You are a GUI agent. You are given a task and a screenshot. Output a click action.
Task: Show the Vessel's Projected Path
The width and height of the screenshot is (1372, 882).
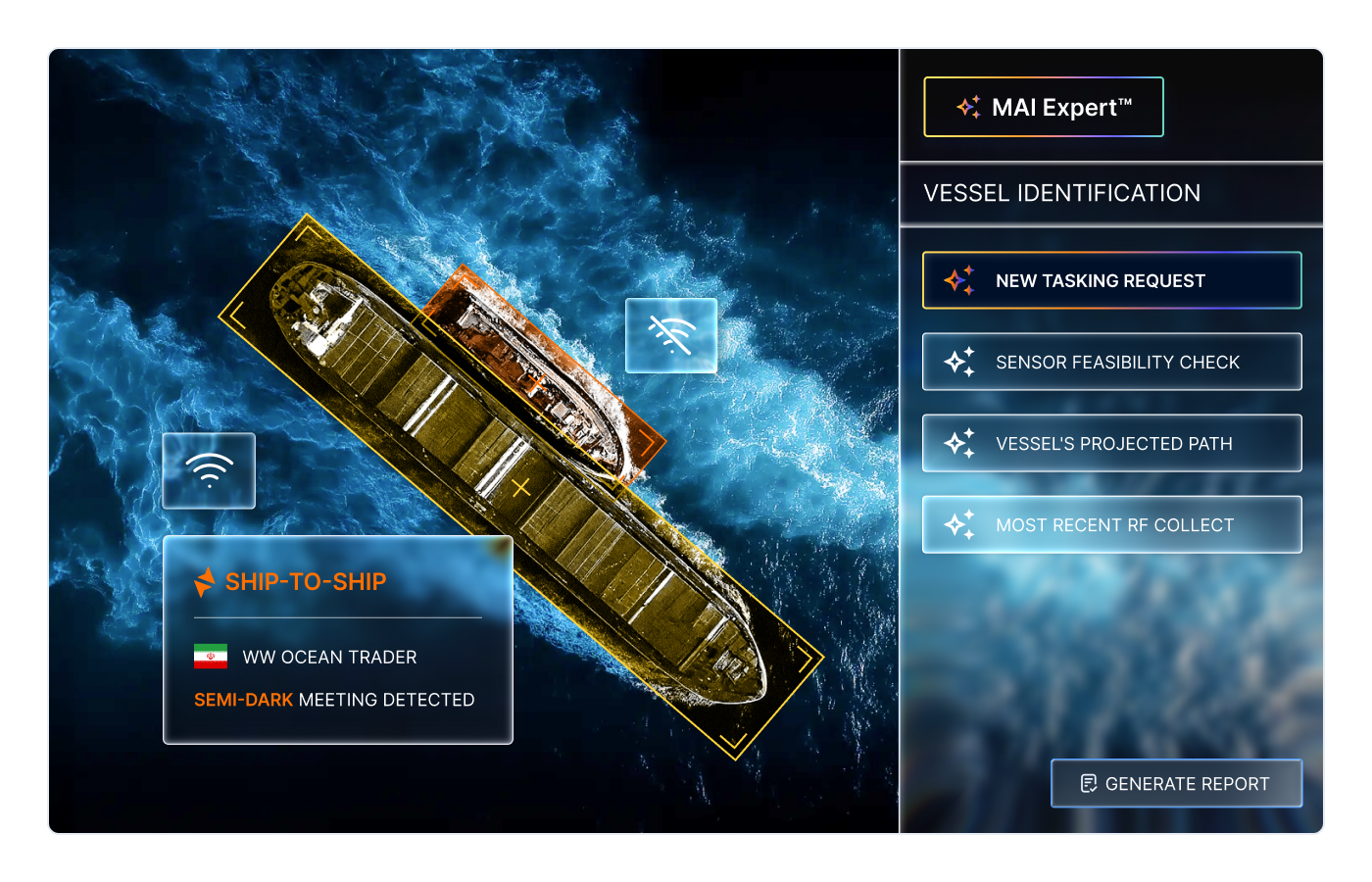(x=1111, y=443)
